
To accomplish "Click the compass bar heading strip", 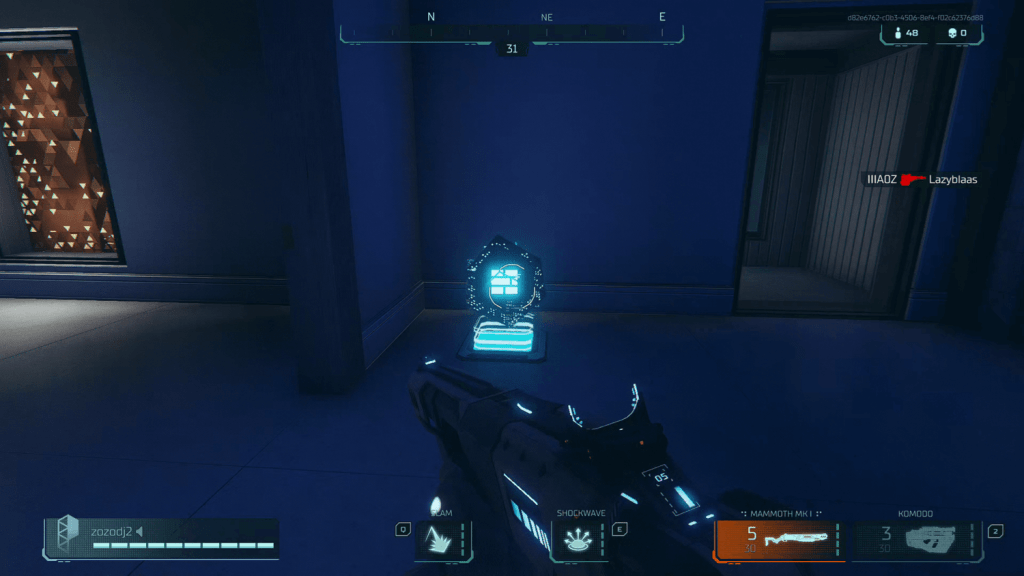I will (511, 32).
